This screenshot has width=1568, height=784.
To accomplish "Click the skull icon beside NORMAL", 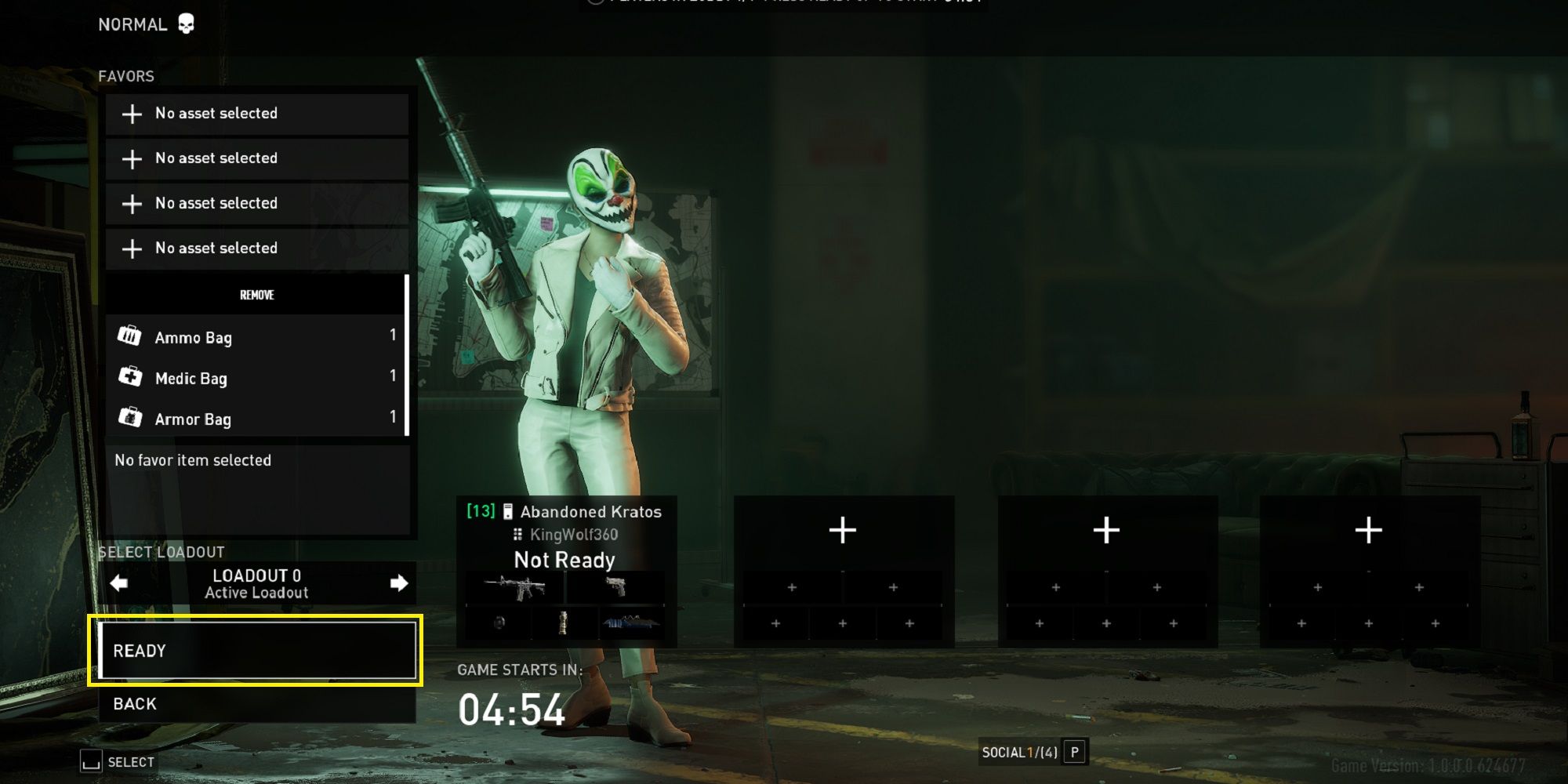I will coord(186,23).
